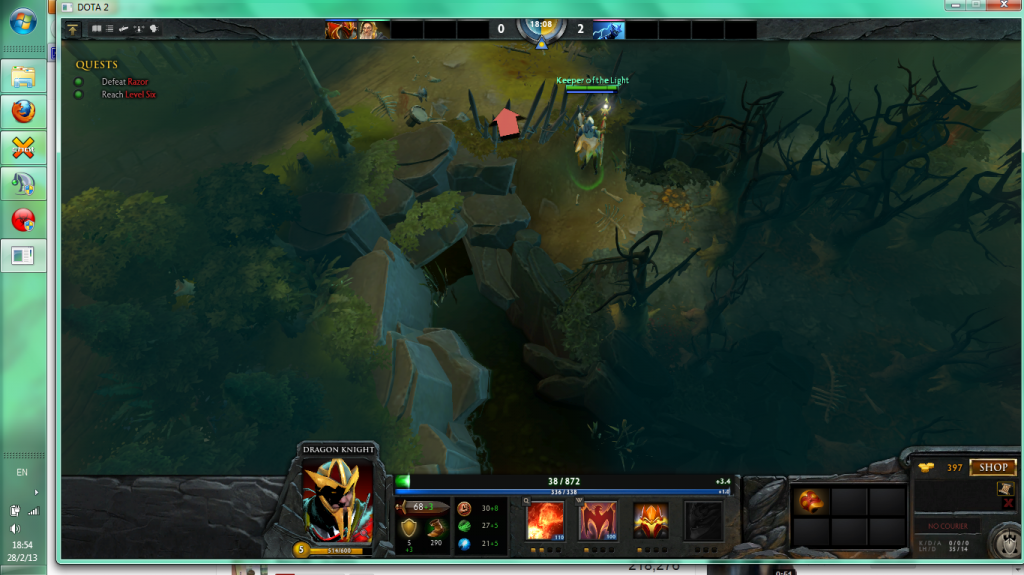Open the main menu arrow button at top-left
Viewport: 1024px width, 575px height.
coord(74,30)
